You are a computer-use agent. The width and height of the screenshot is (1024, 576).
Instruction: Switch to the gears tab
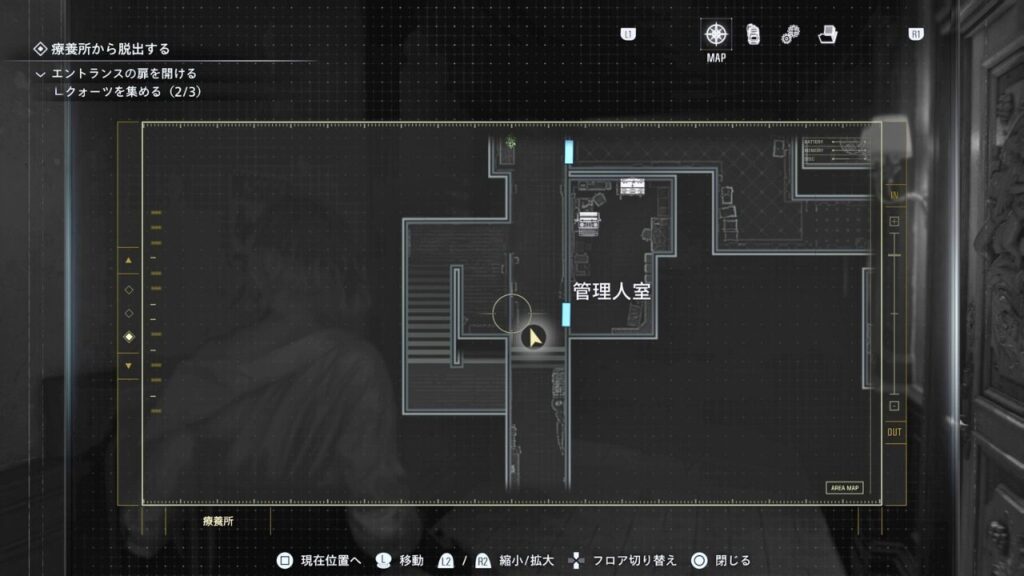(x=790, y=35)
